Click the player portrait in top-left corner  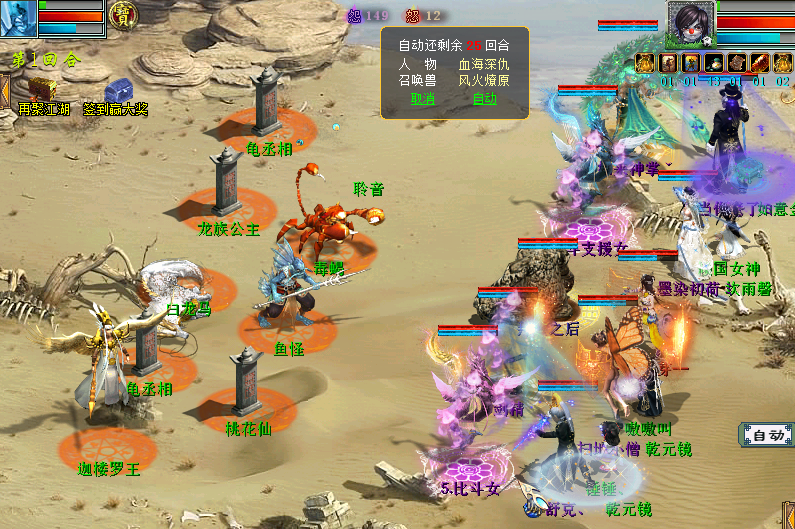[18, 17]
